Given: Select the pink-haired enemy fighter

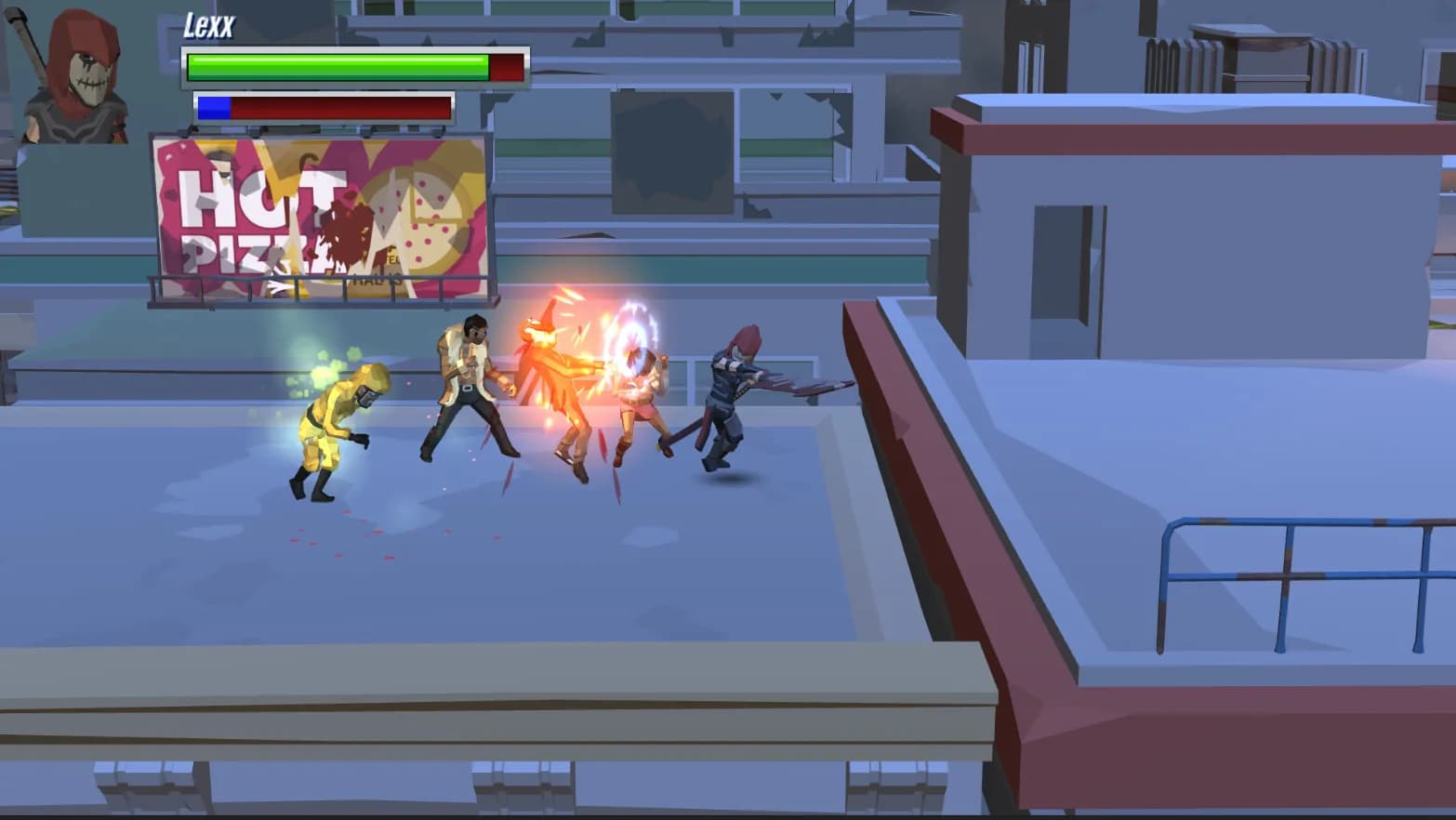Looking at the screenshot, I should (642, 400).
